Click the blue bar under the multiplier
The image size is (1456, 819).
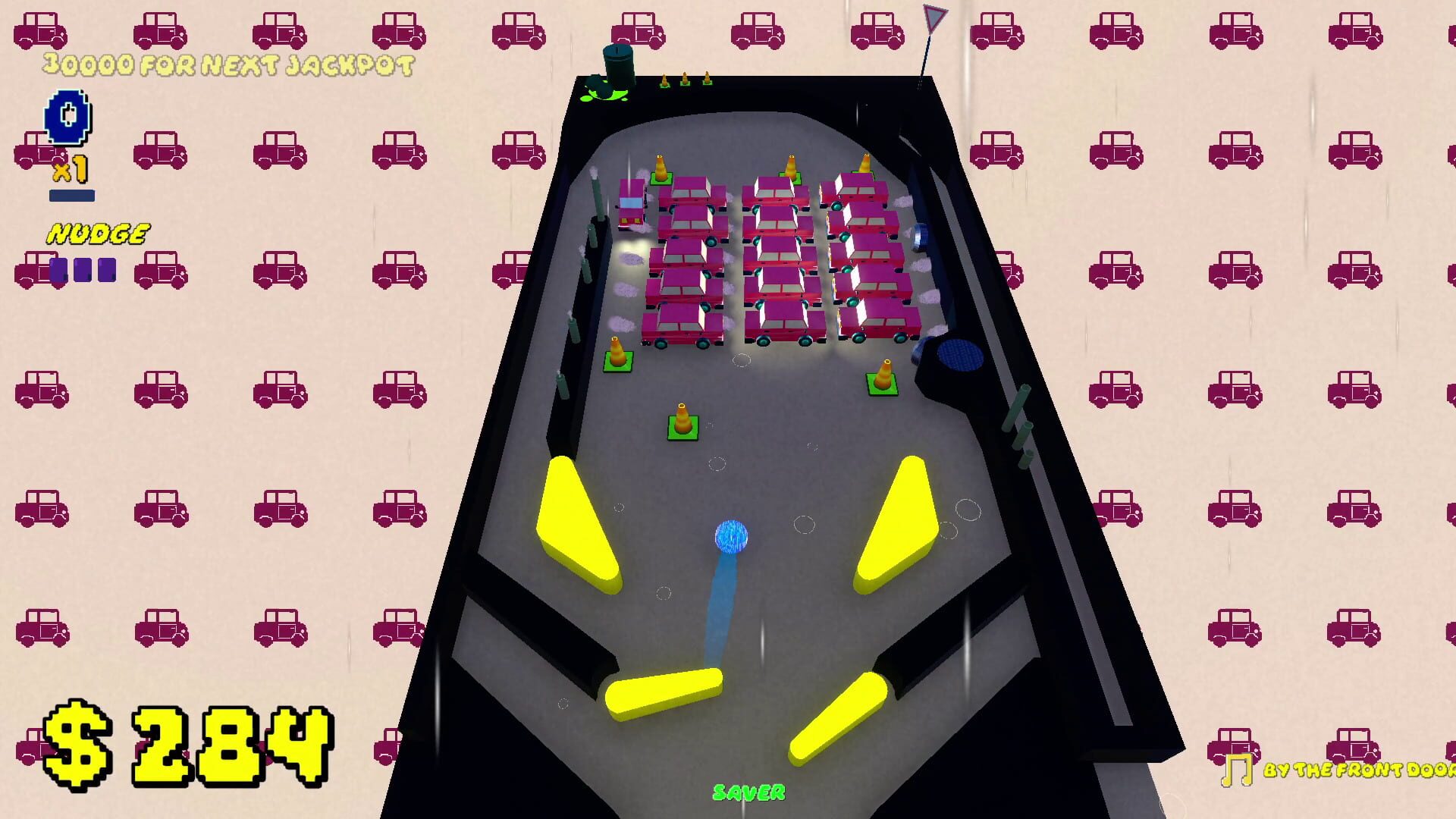coord(74,194)
